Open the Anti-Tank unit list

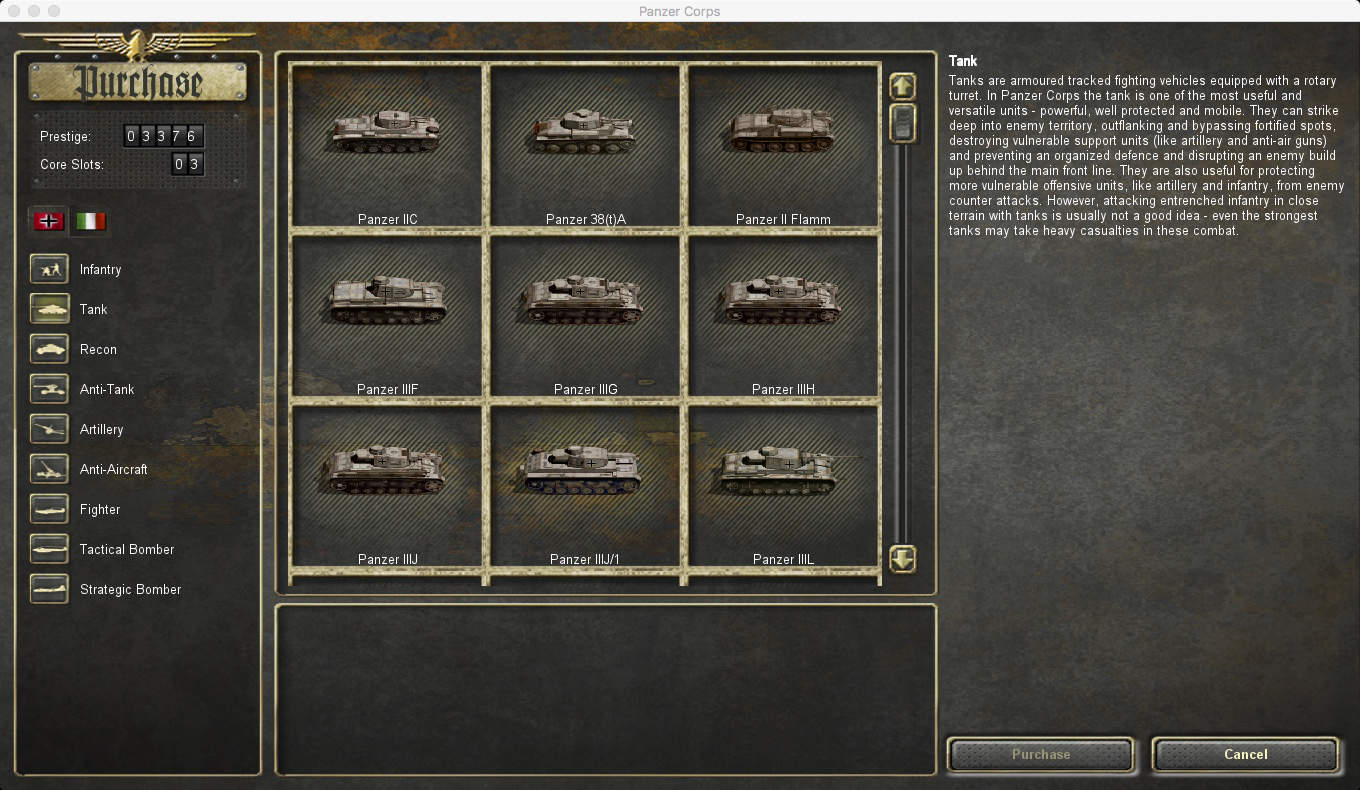(x=50, y=389)
